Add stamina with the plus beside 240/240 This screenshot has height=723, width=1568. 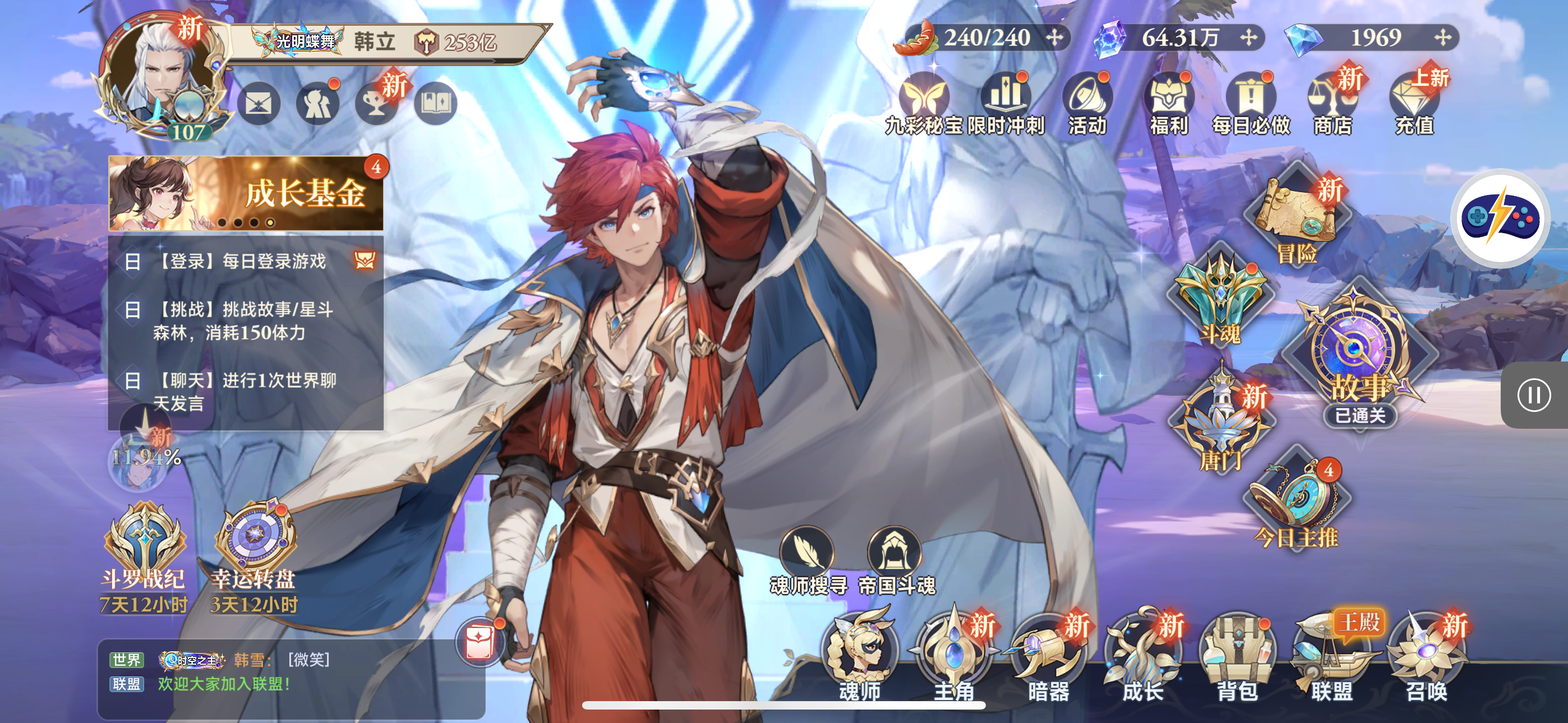click(x=1054, y=38)
